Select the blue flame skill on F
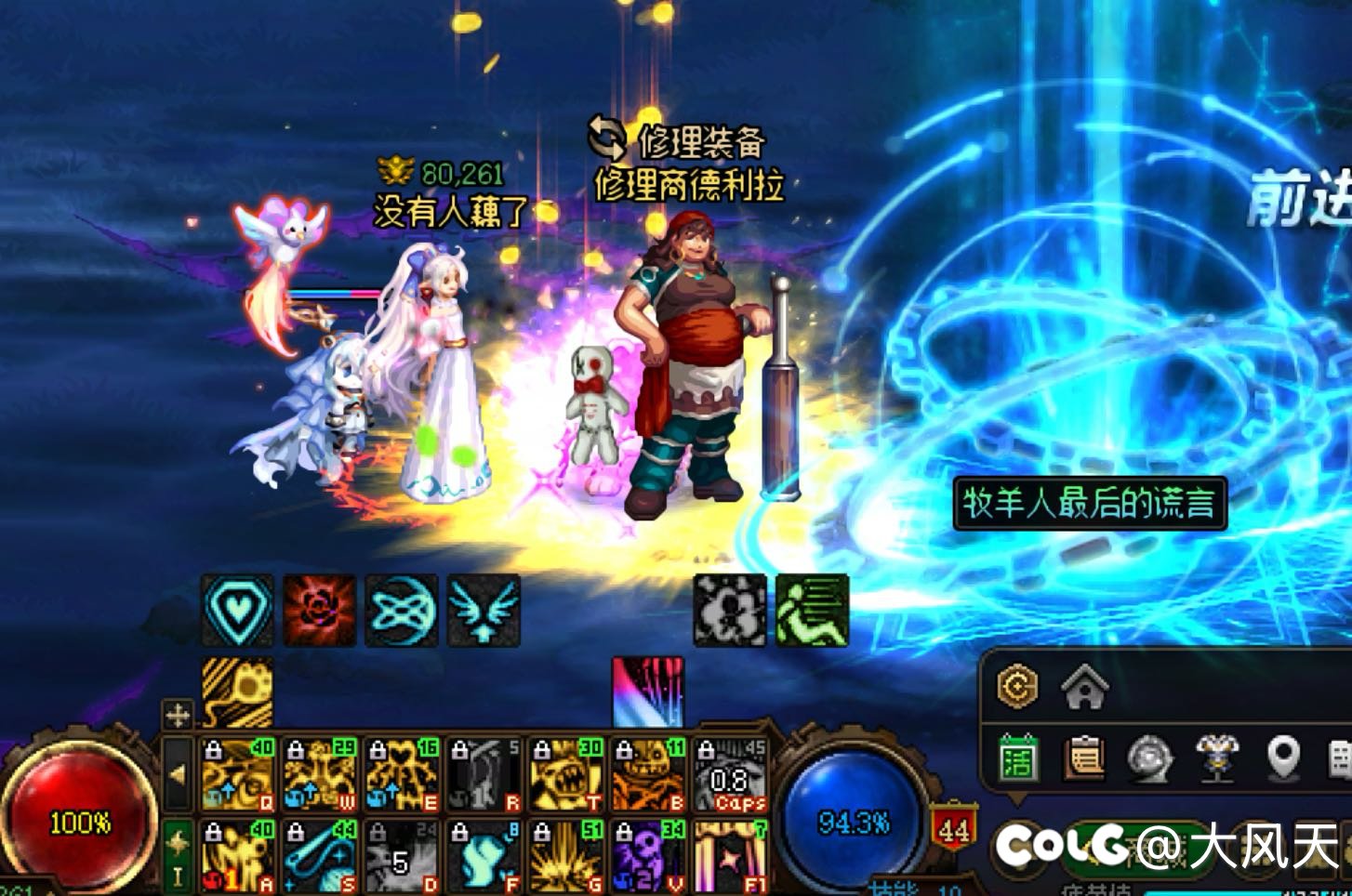This screenshot has width=1352, height=896. tap(484, 856)
